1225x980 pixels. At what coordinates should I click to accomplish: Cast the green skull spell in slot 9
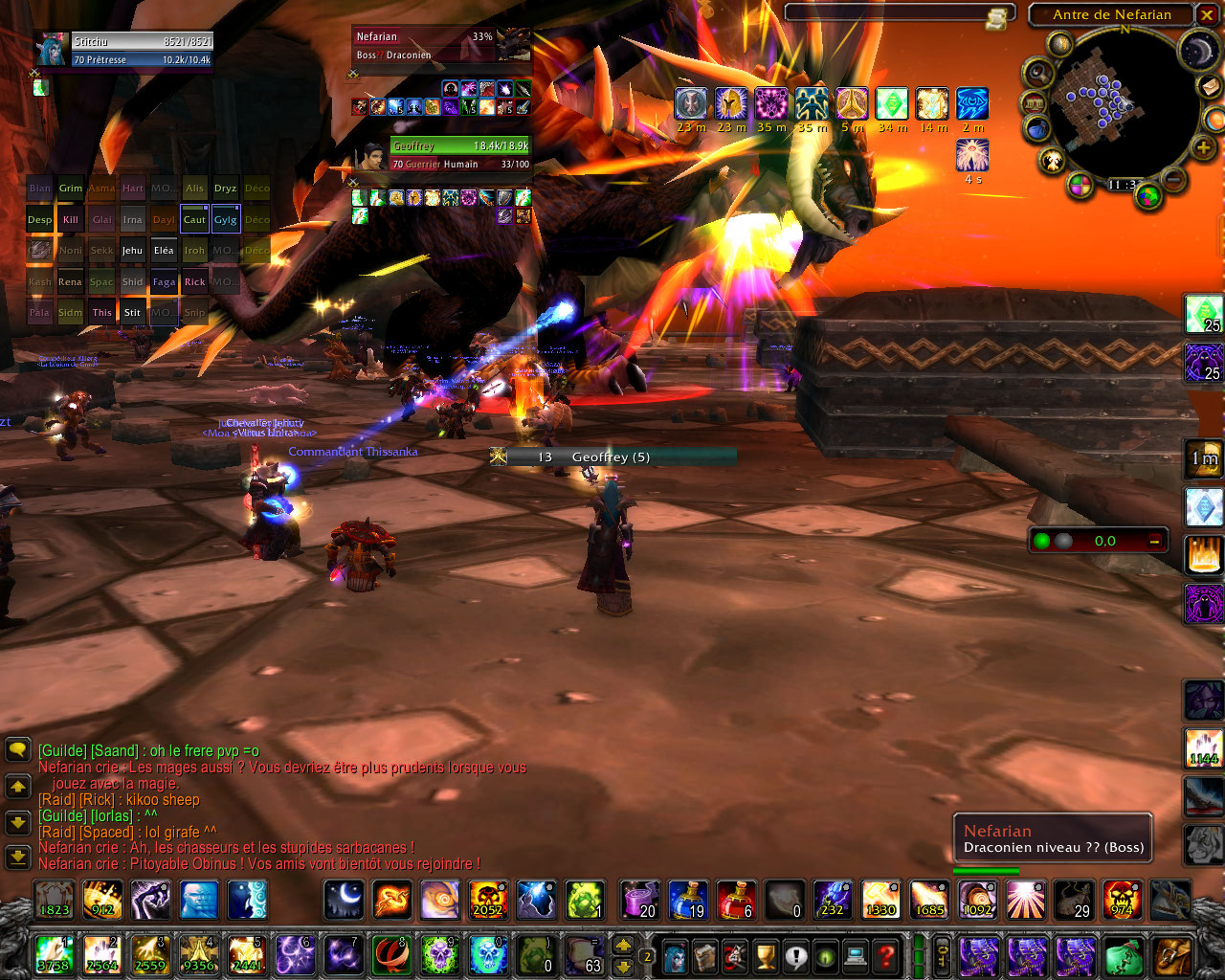pos(439,954)
